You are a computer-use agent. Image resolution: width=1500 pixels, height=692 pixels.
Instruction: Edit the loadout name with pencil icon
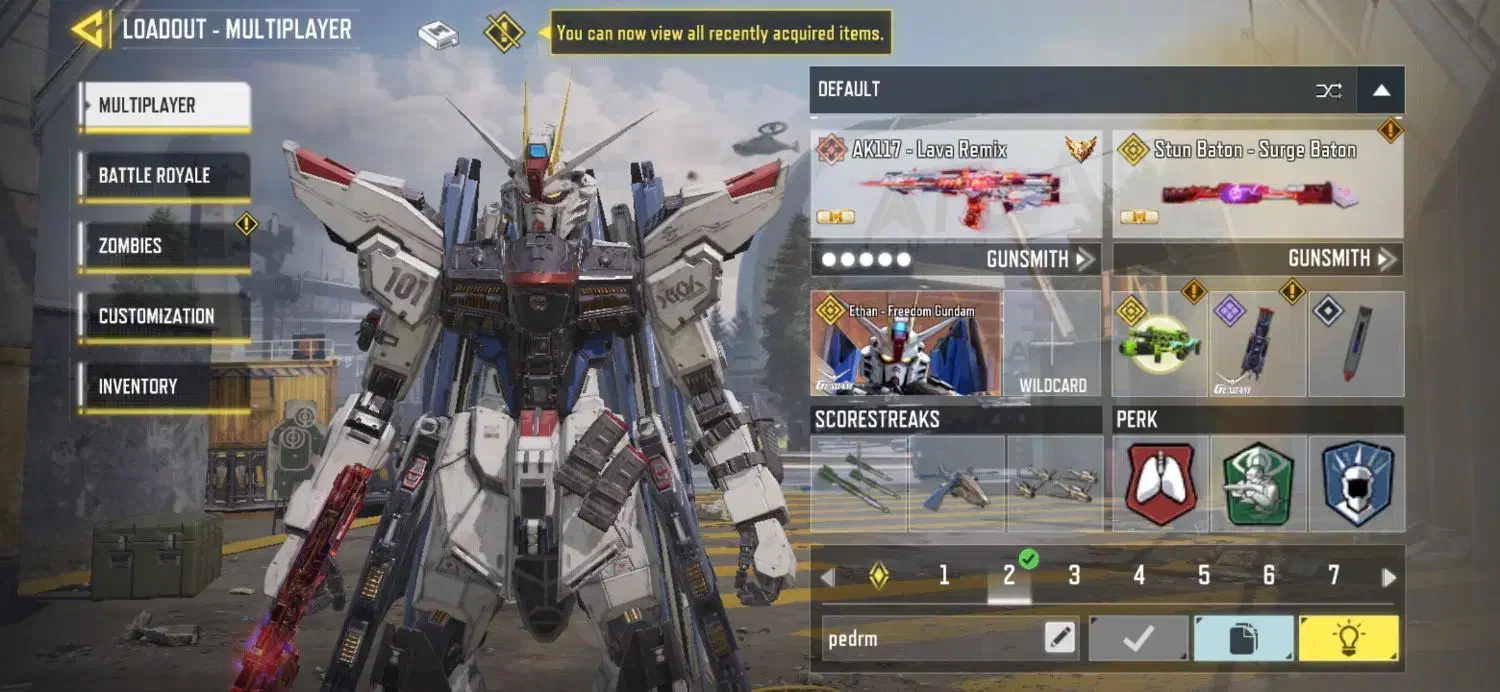click(x=1060, y=638)
